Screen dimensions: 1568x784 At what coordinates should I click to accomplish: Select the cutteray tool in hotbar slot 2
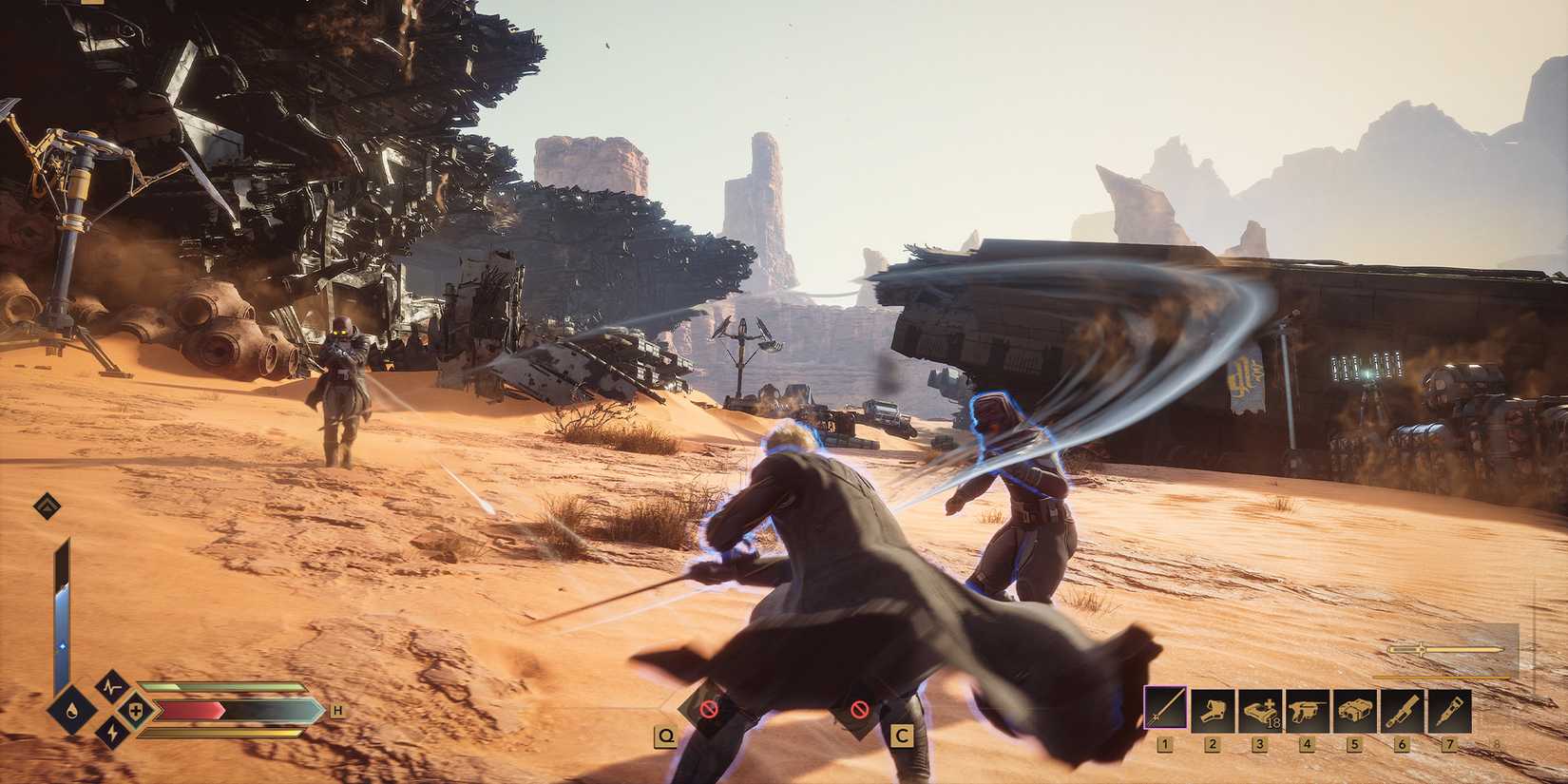(x=1213, y=708)
